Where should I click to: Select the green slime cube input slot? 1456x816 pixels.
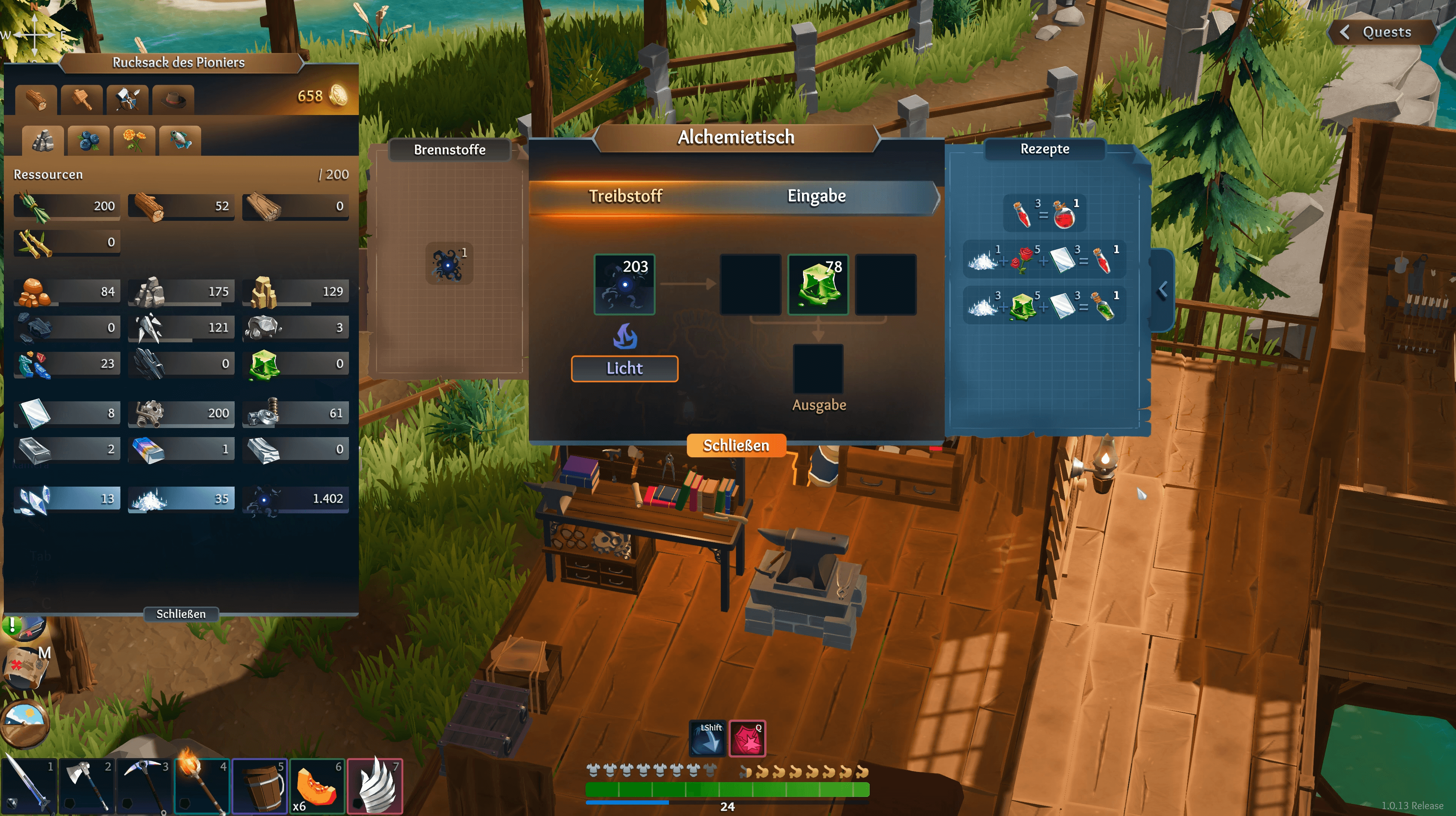[818, 284]
